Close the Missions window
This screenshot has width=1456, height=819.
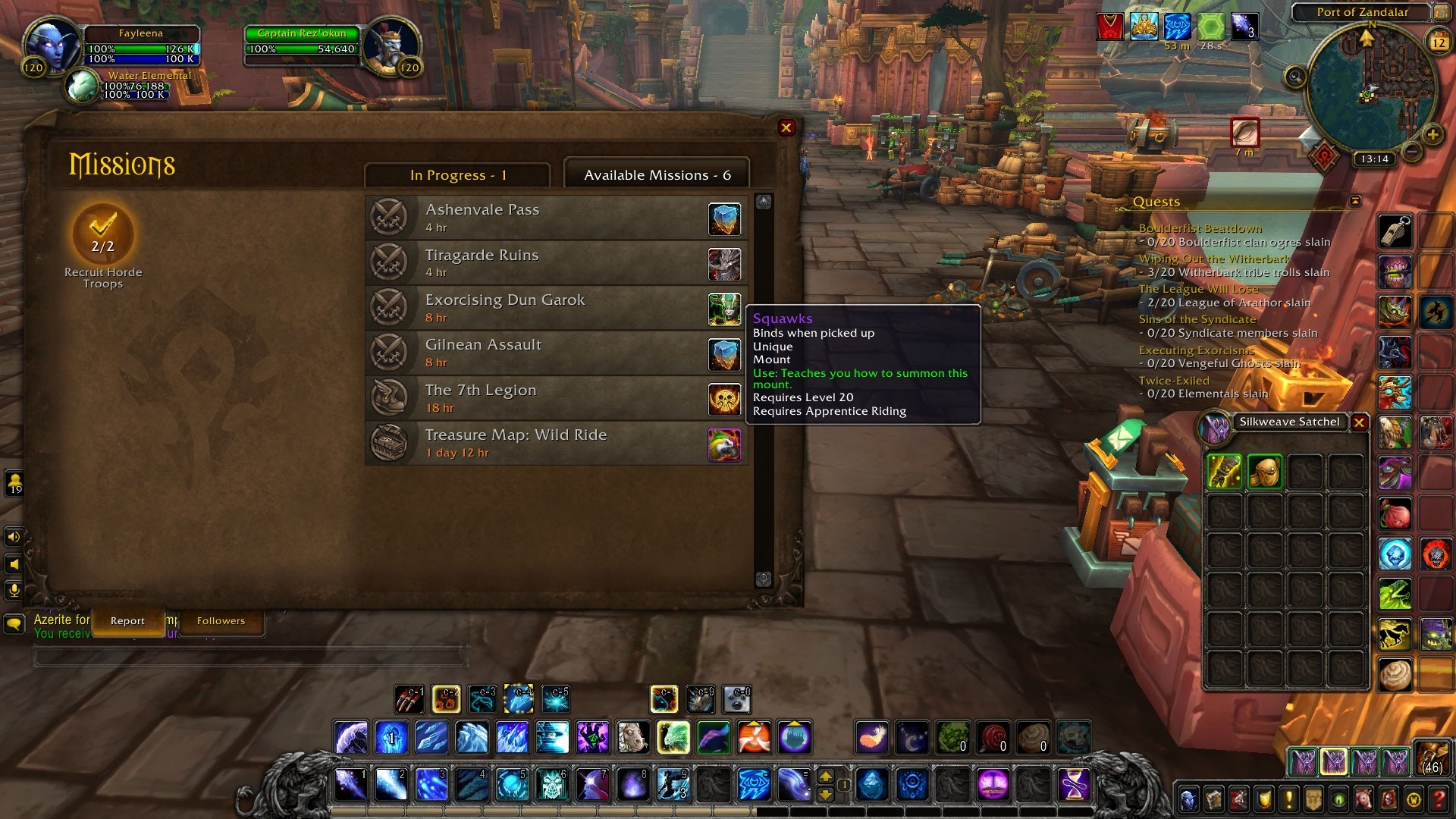pyautogui.click(x=786, y=128)
